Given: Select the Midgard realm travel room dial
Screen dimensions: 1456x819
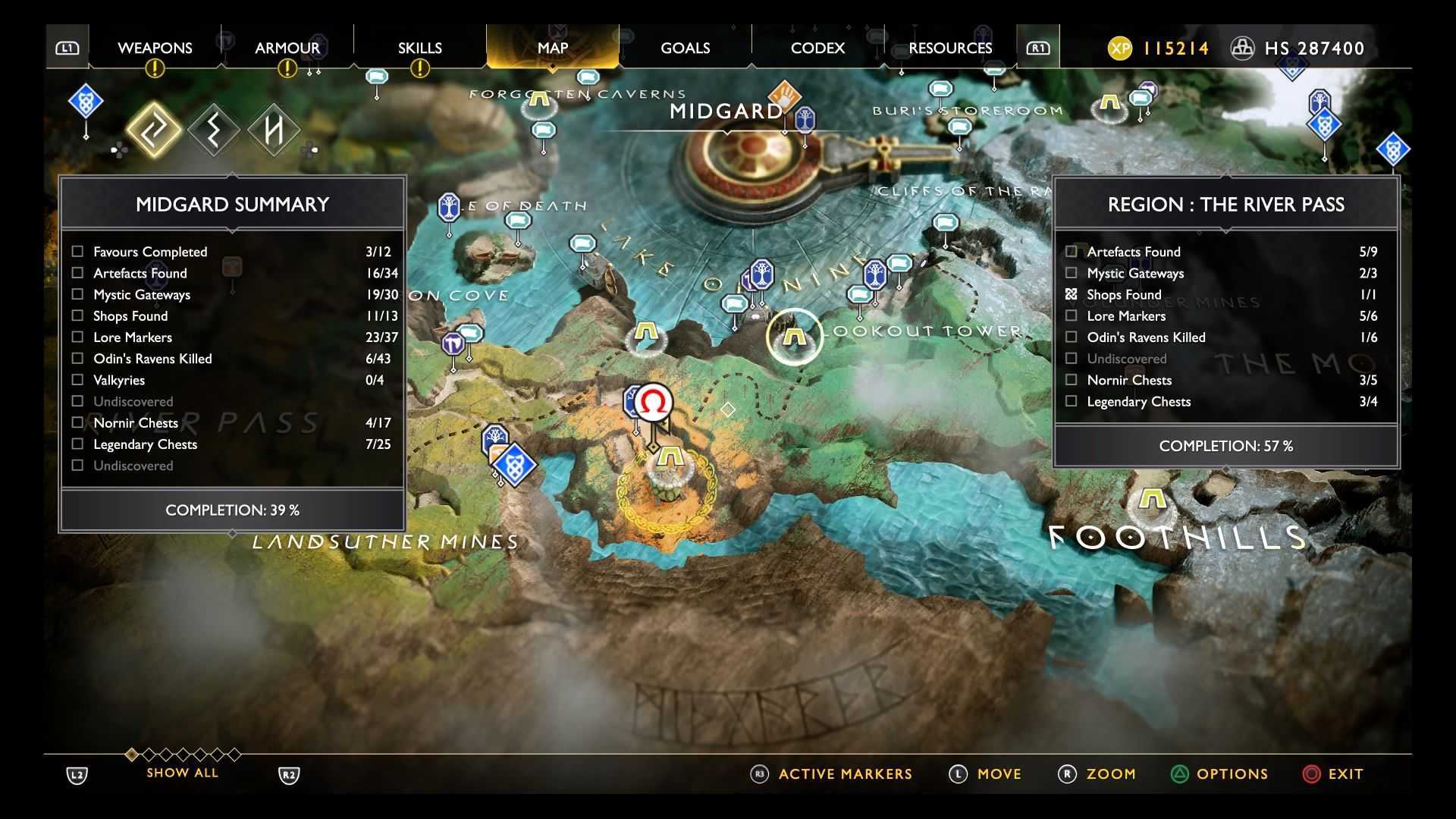Looking at the screenshot, I should [739, 155].
